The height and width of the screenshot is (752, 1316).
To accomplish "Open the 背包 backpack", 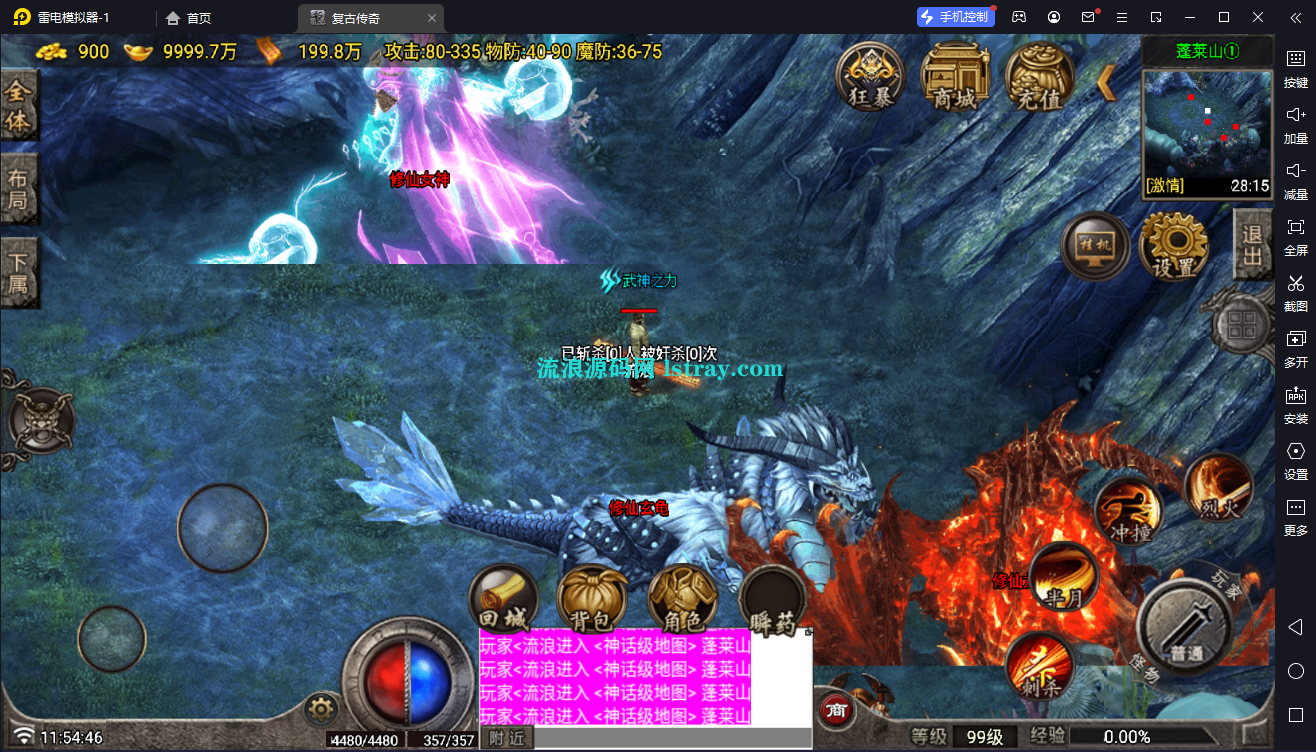I will pos(592,601).
